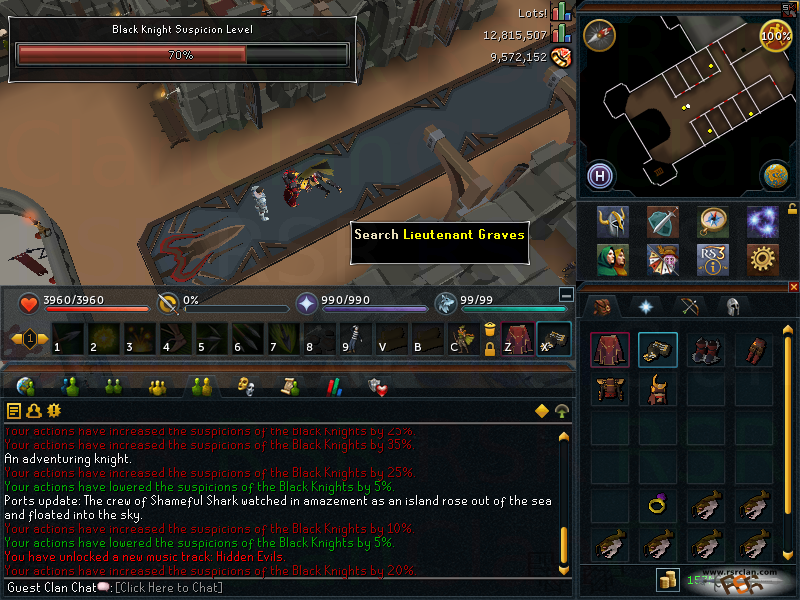The image size is (800, 600).
Task: Open the compass Adventures menu
Action: click(712, 221)
